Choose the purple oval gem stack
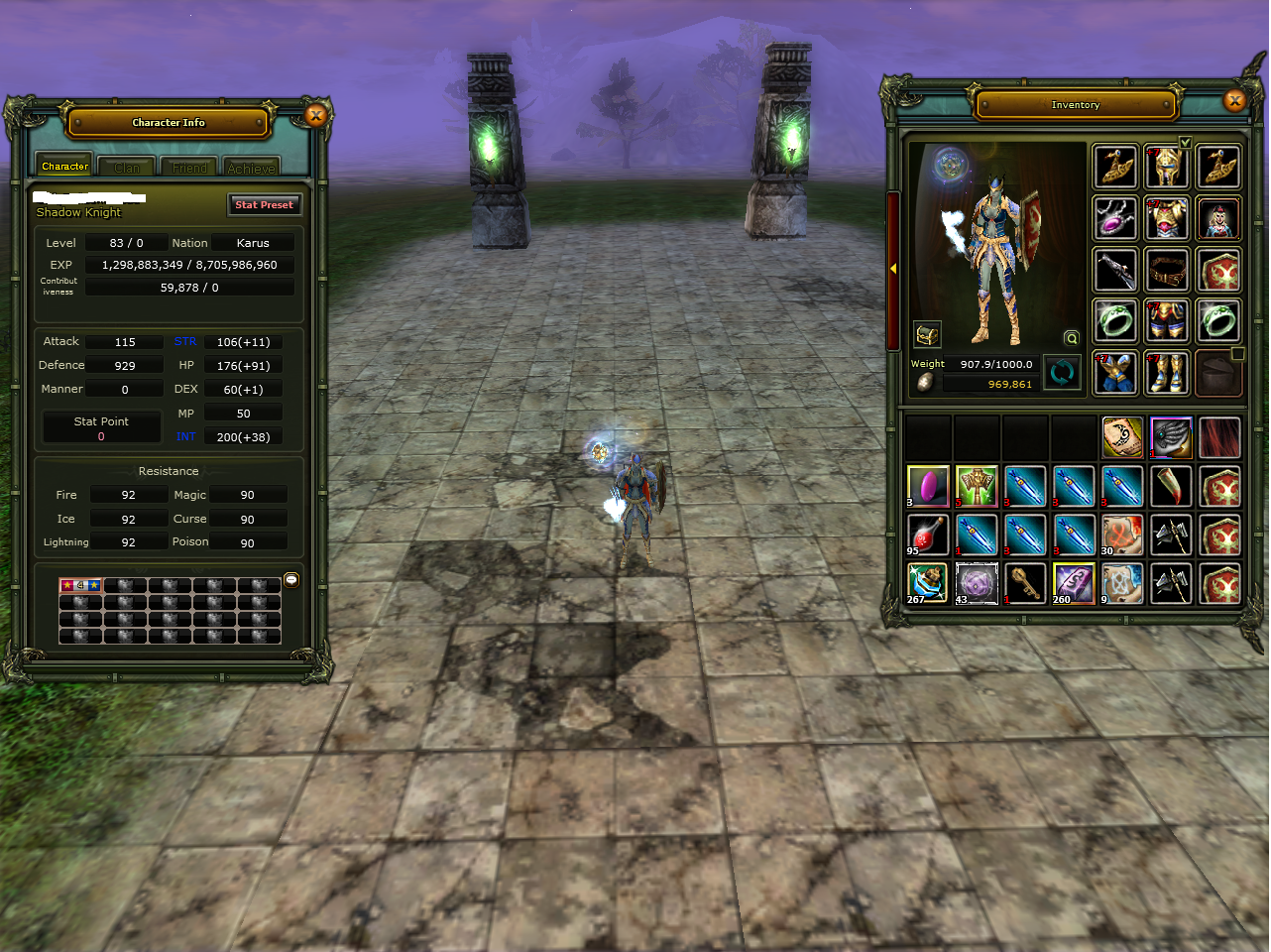Screen dimensions: 1271x952 click(928, 487)
